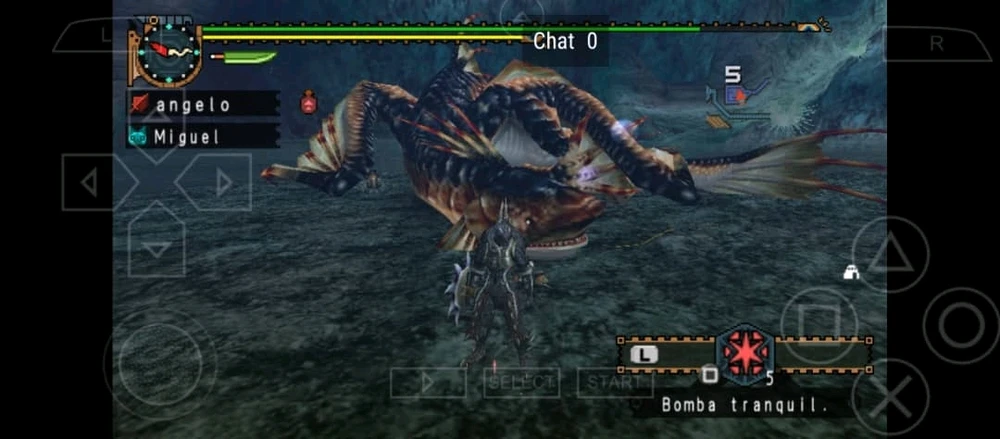Tap the emulator START touch button
Screen dimensions: 1000x439
[x=614, y=382]
